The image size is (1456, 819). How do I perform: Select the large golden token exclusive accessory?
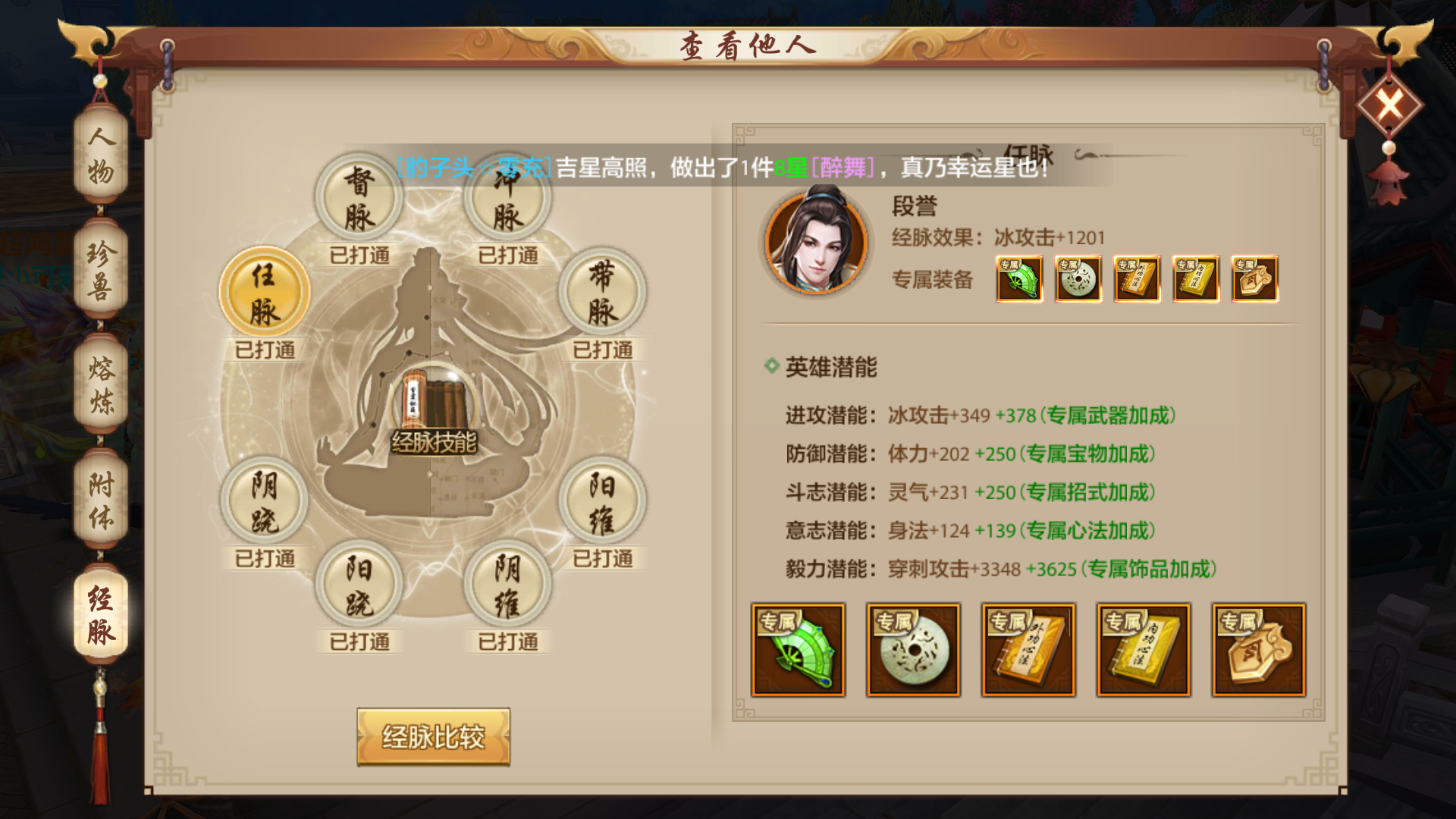[1259, 650]
